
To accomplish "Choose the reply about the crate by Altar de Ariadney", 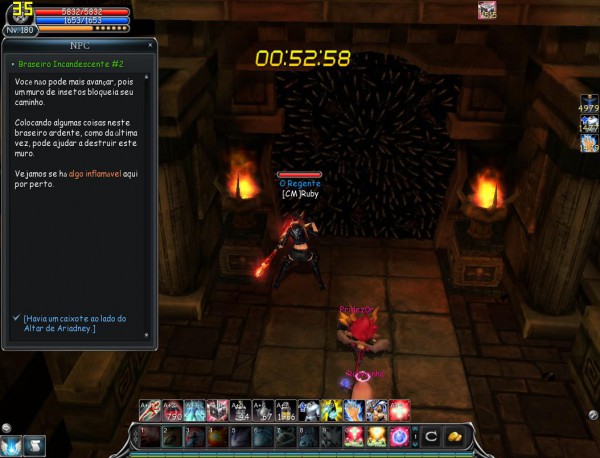I will pyautogui.click(x=75, y=322).
